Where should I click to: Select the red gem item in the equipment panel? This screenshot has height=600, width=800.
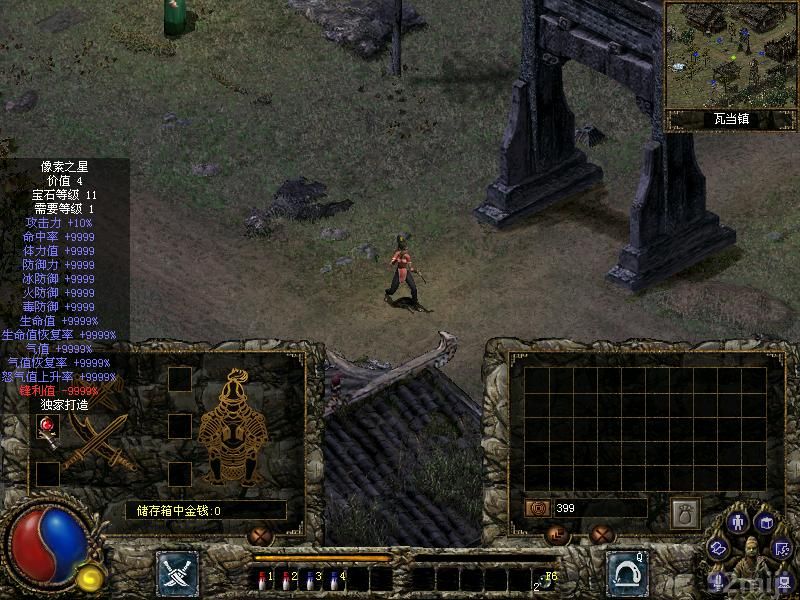pos(47,428)
